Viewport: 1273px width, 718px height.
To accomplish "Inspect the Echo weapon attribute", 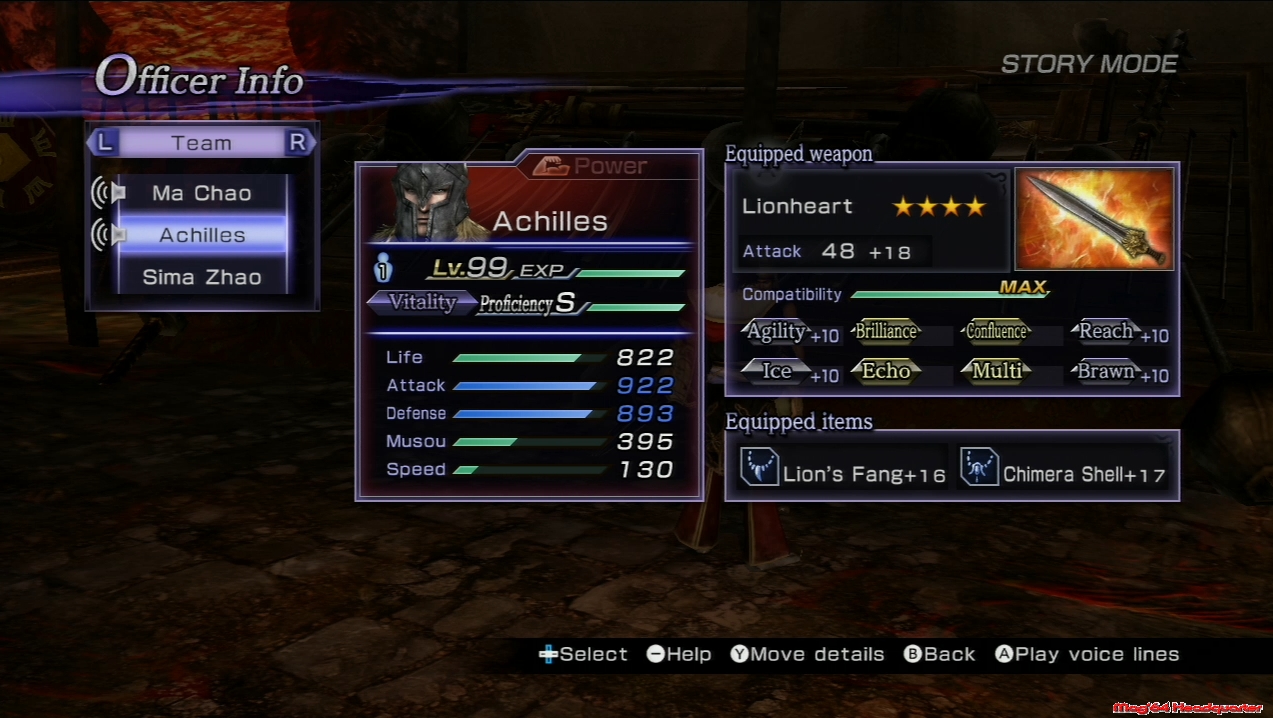I will point(885,372).
